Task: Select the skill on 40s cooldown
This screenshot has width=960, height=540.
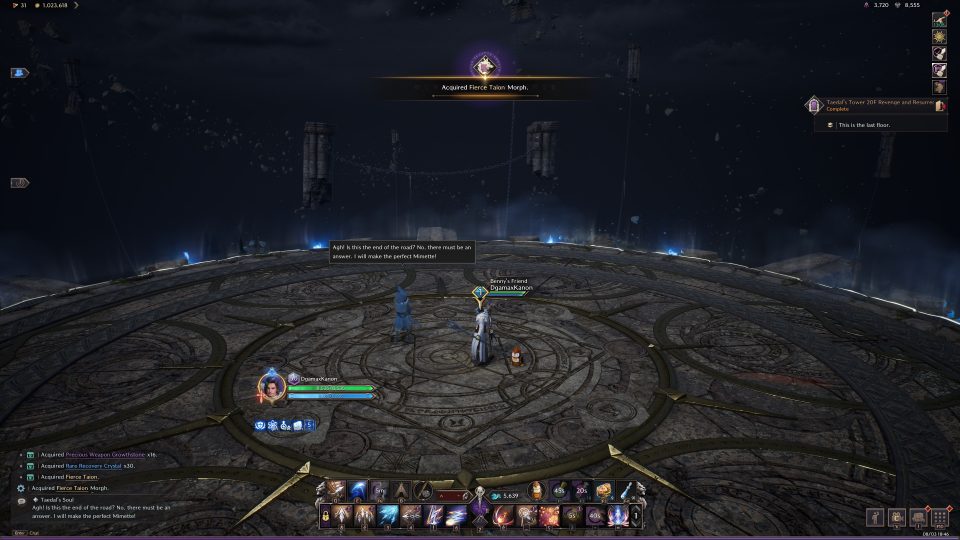Action: pyautogui.click(x=594, y=516)
